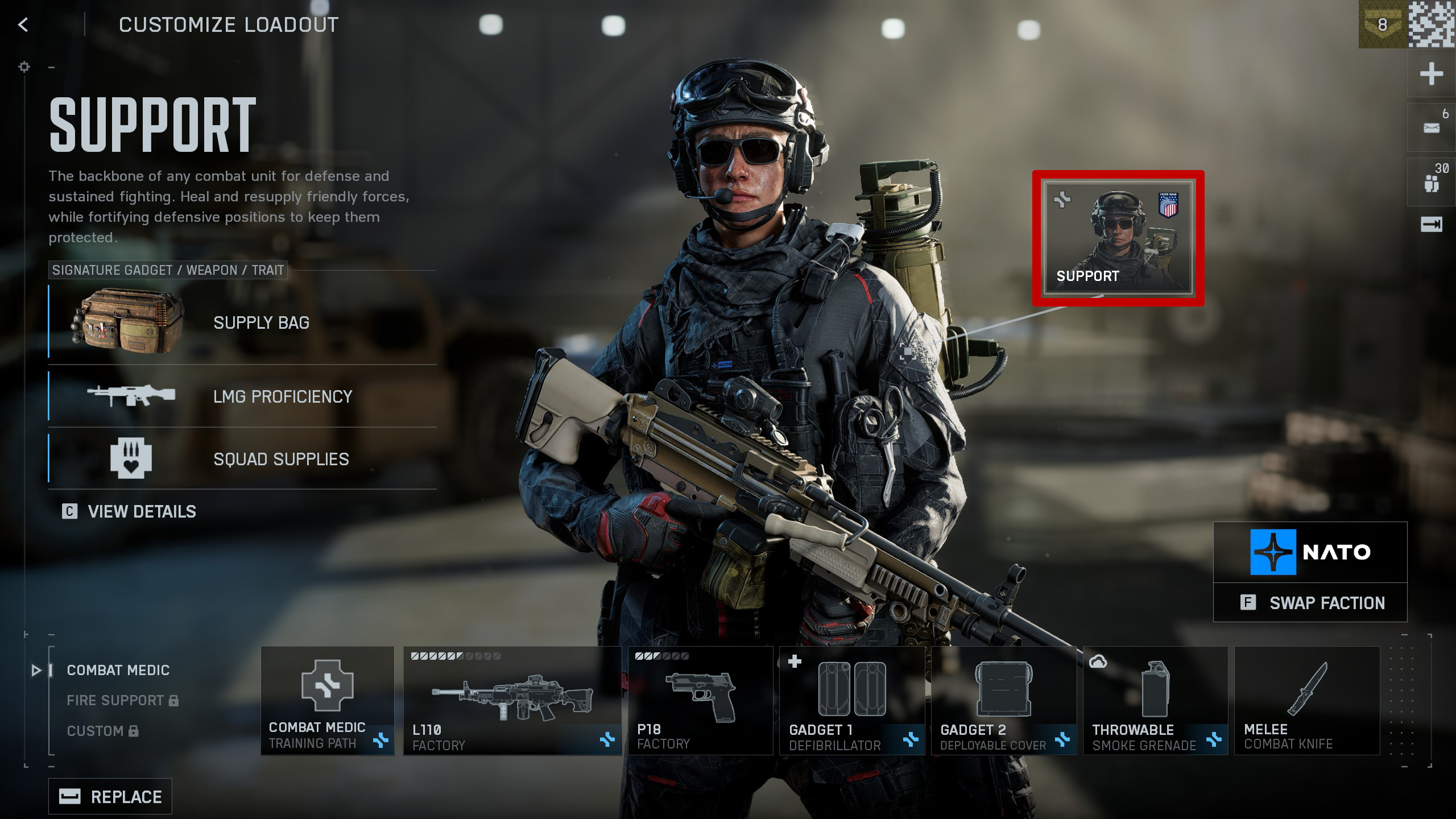Image resolution: width=1456 pixels, height=819 pixels.
Task: Select the Combat Knife melee slot
Action: coord(1307,701)
